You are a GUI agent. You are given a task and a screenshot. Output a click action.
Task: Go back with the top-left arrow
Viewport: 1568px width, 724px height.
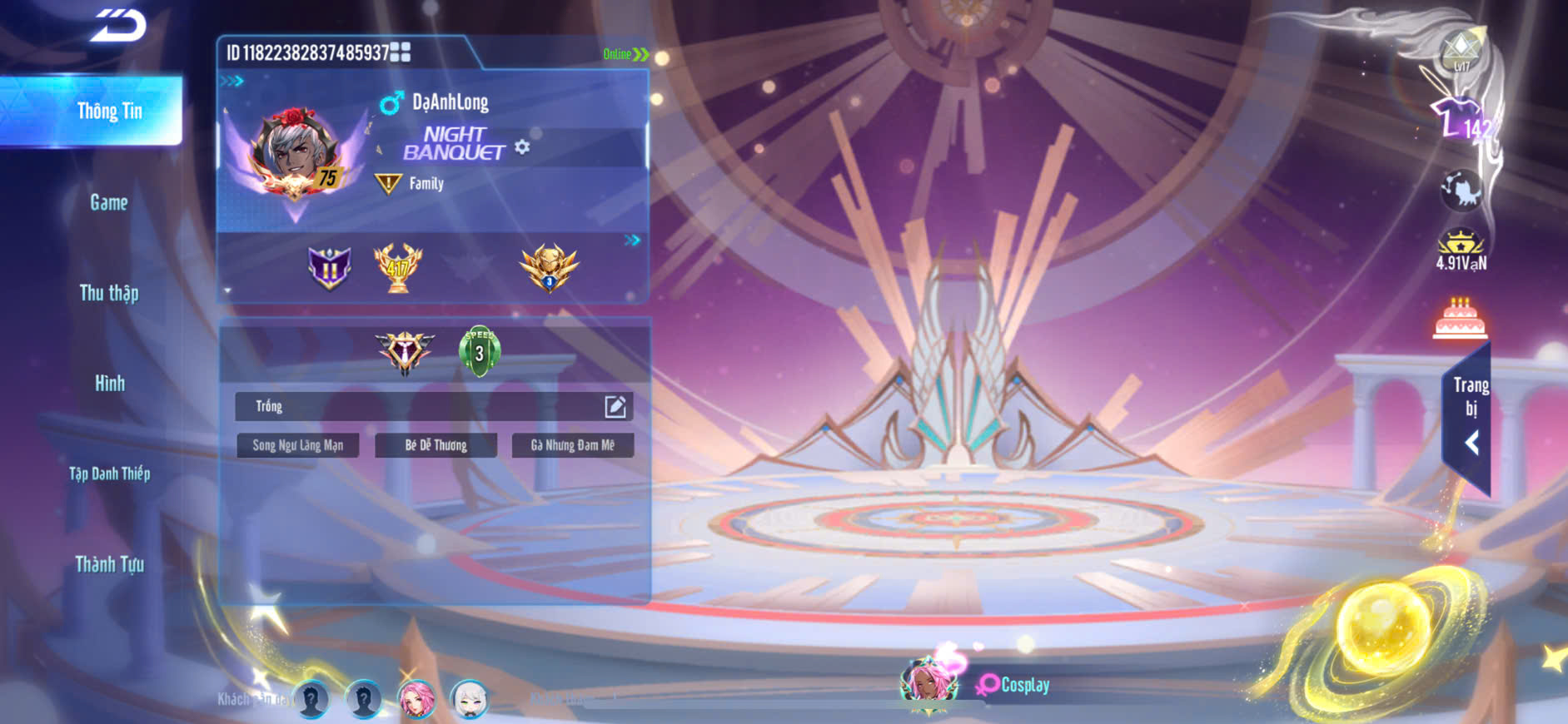click(x=119, y=25)
